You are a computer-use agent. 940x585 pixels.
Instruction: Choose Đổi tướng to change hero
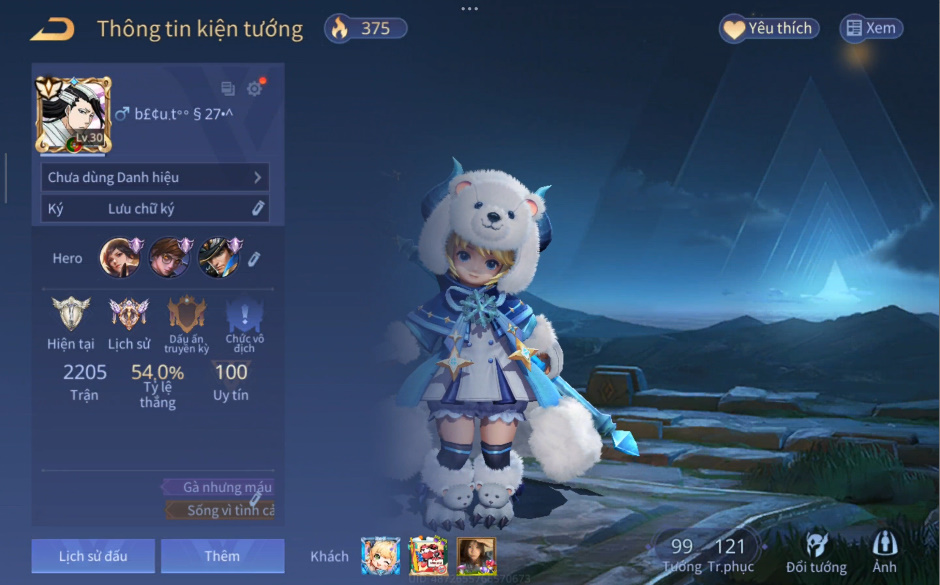pos(816,552)
